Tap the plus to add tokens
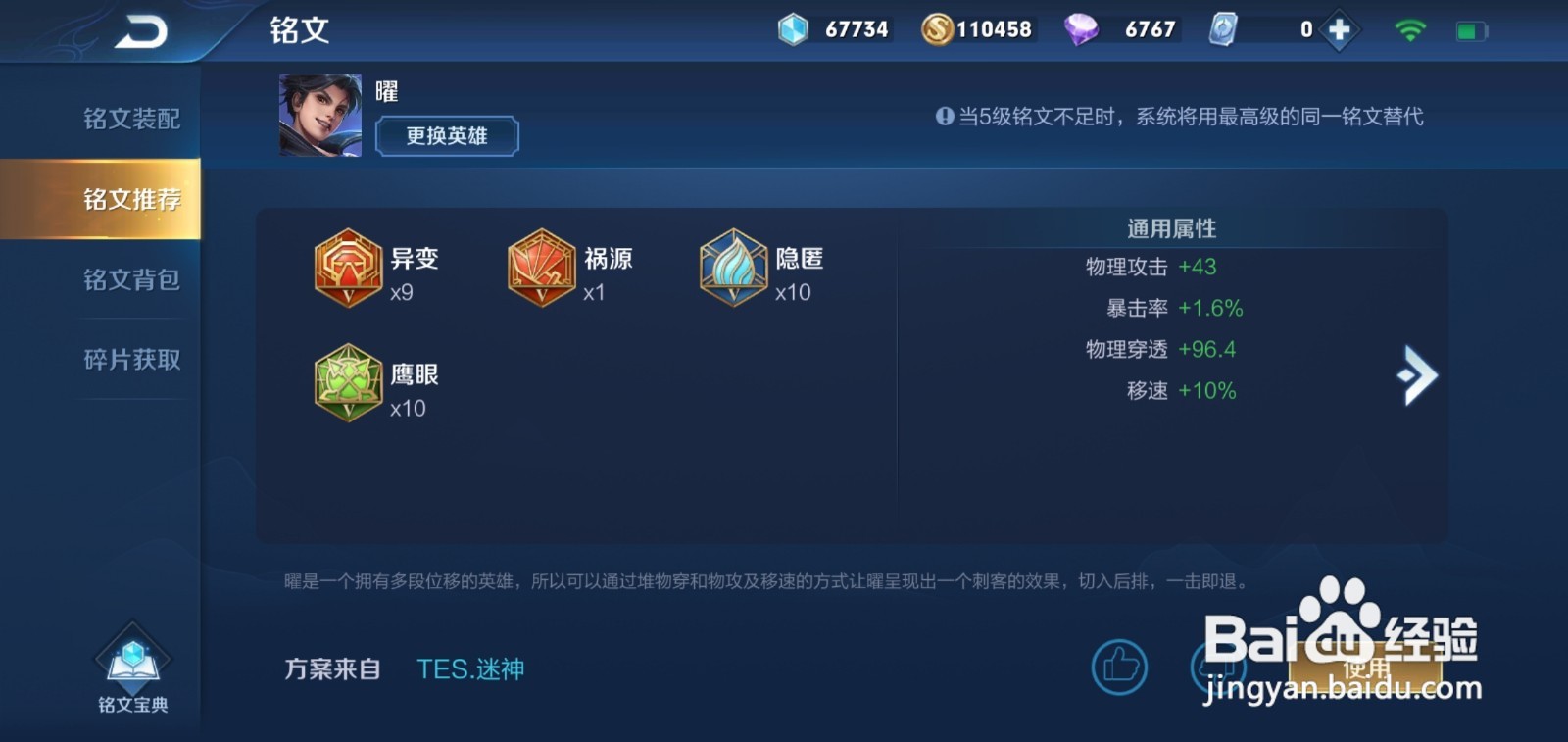This screenshot has width=1568, height=742. [1338, 30]
